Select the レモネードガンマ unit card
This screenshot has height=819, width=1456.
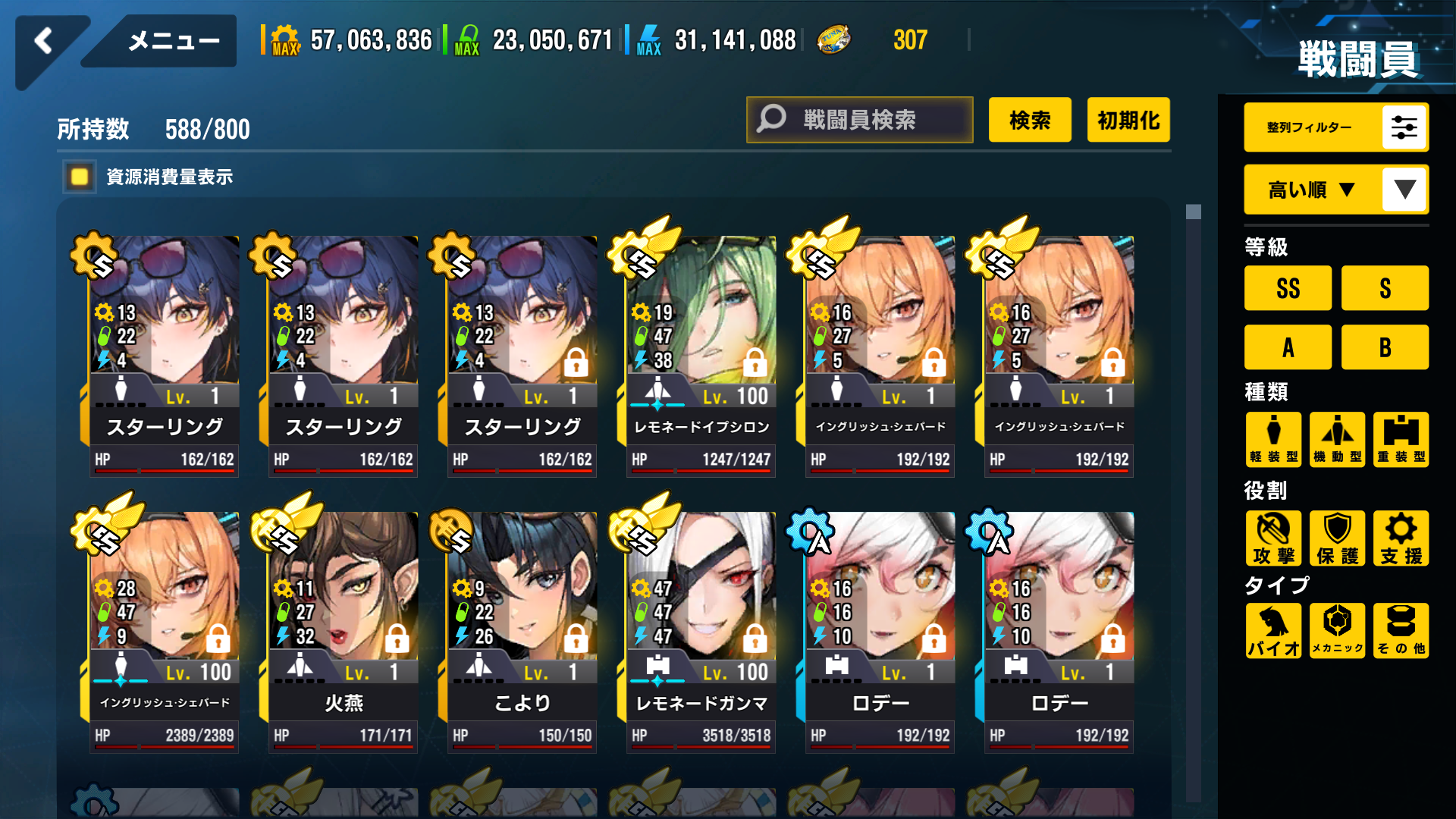(x=701, y=629)
